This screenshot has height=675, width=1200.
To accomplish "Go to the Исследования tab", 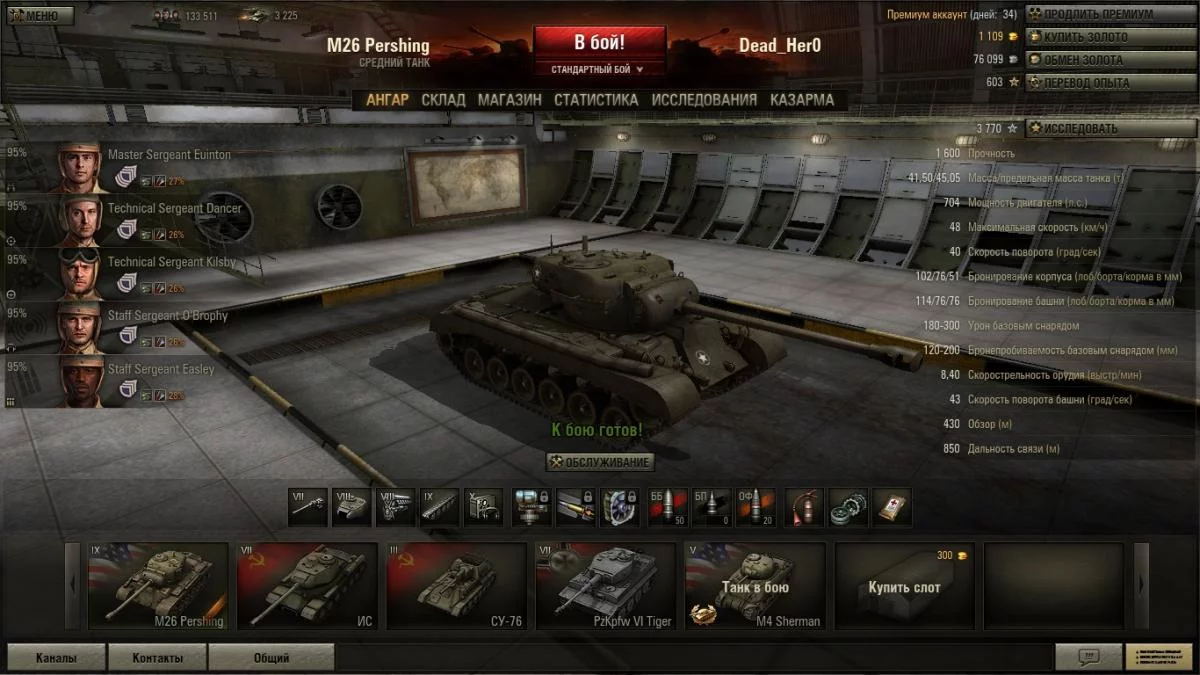I will (x=704, y=100).
